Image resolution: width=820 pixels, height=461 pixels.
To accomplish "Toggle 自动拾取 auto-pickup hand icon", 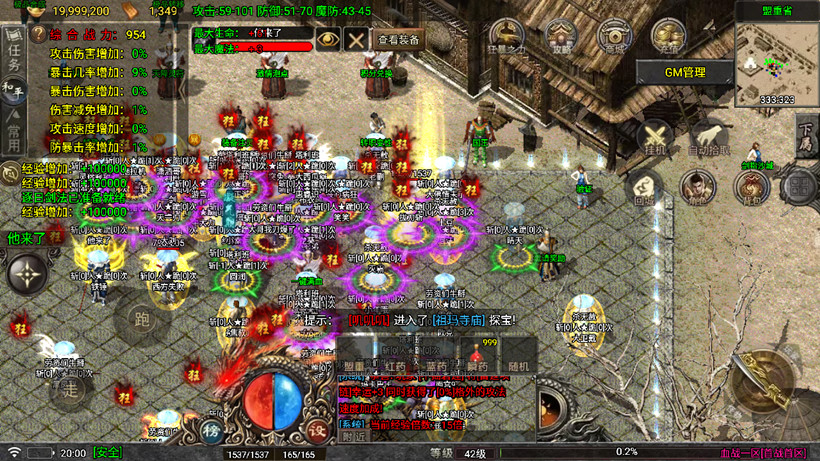I will 708,137.
